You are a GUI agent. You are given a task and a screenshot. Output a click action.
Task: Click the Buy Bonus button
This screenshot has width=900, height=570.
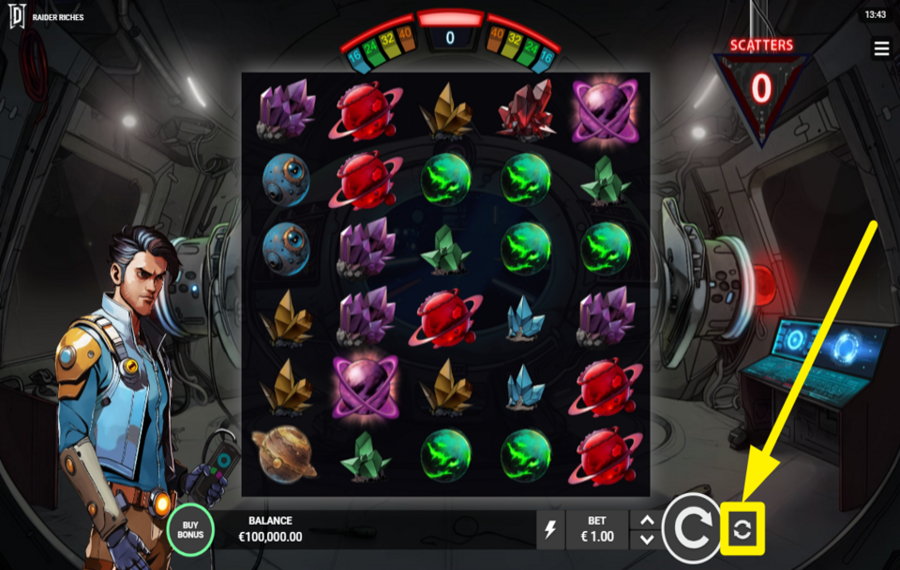(x=190, y=529)
